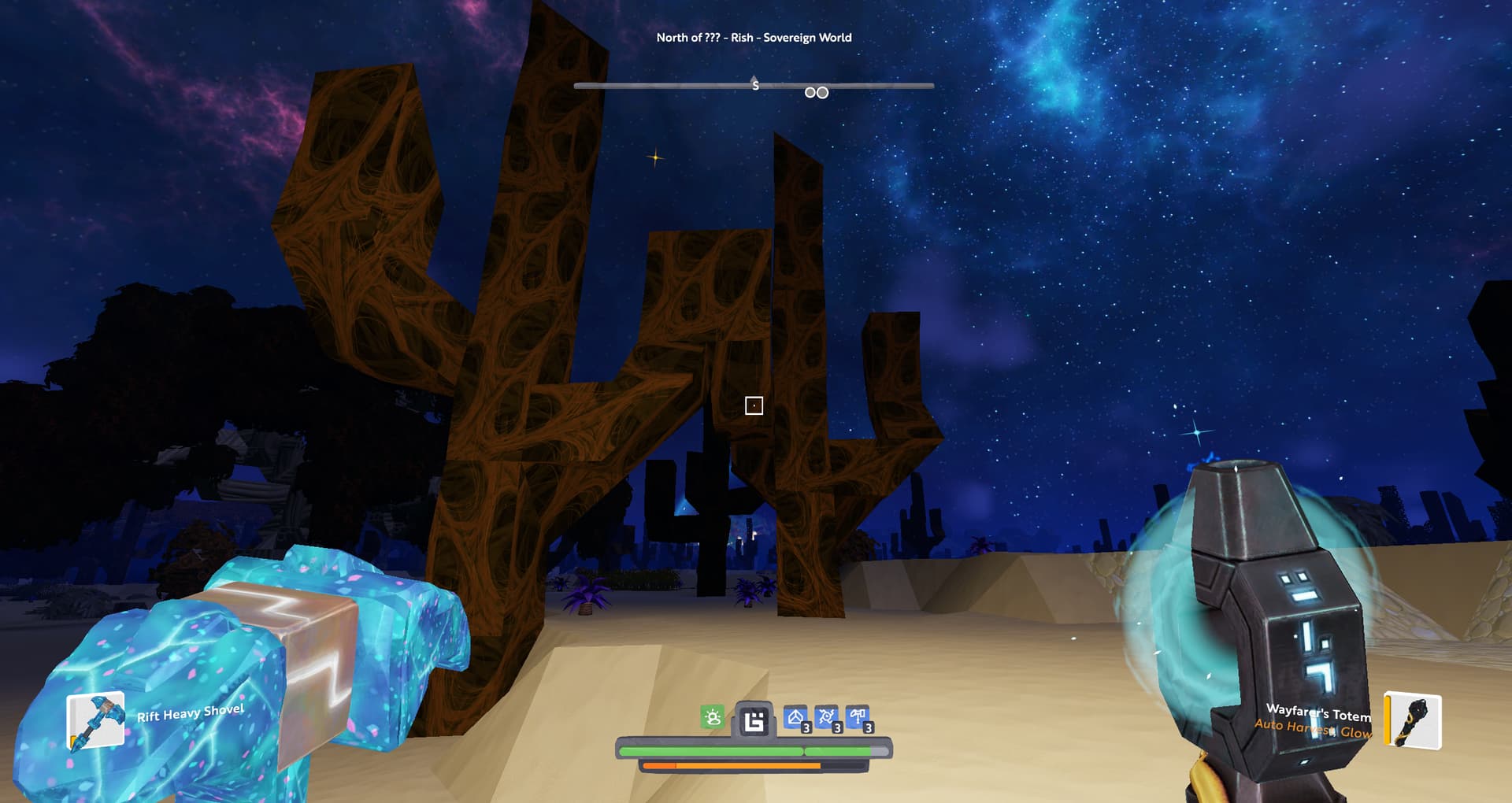This screenshot has width=1512, height=803.
Task: Select the Wayfarer's Totem hand slot
Action: 1413,720
